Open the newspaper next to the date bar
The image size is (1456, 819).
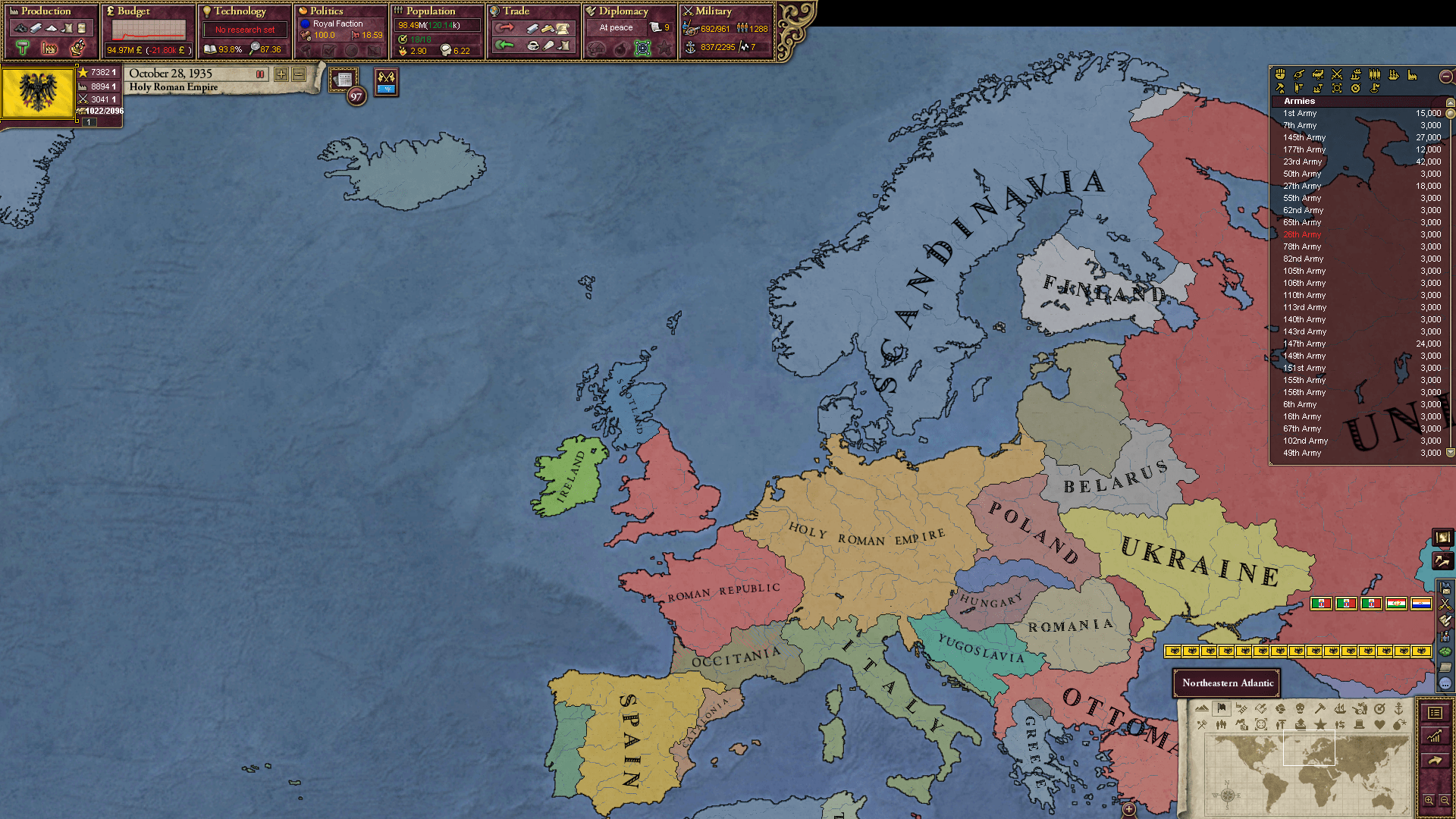click(x=344, y=78)
